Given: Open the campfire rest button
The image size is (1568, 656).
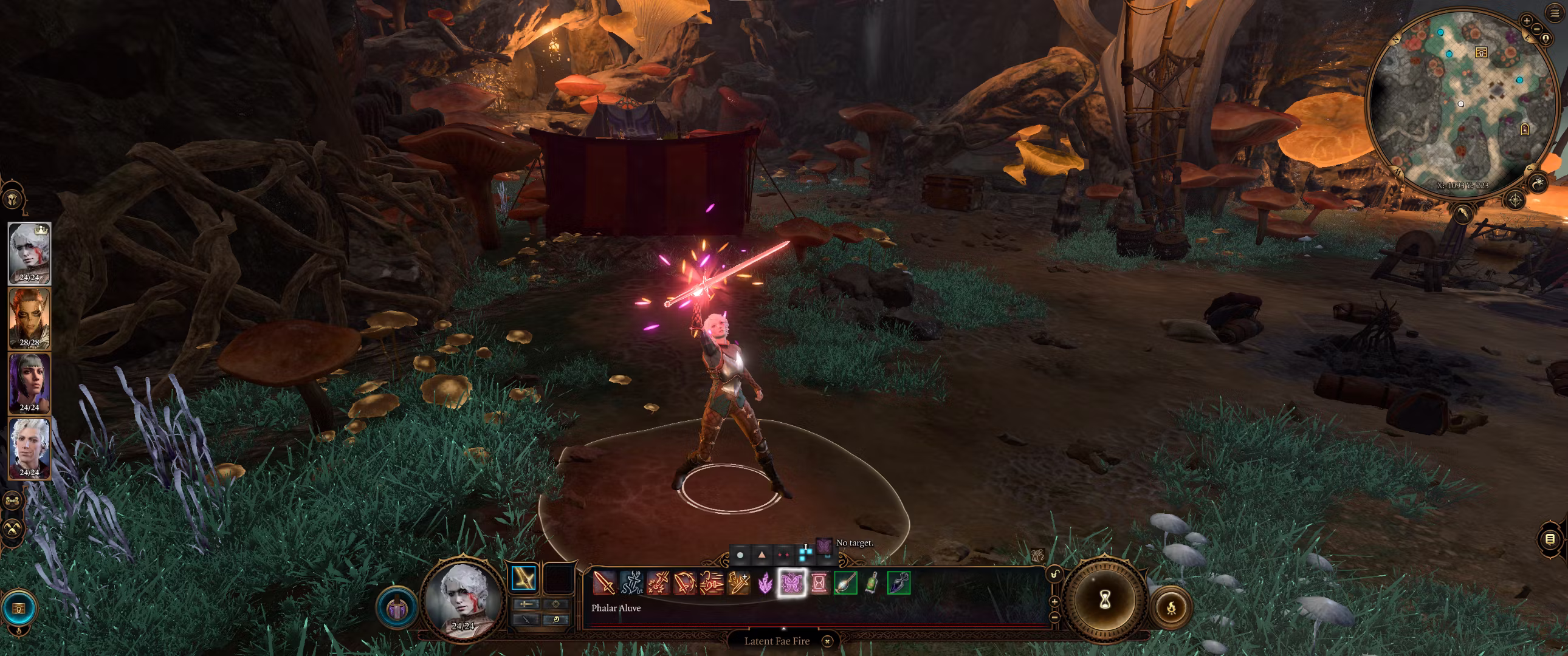Looking at the screenshot, I should (1171, 607).
